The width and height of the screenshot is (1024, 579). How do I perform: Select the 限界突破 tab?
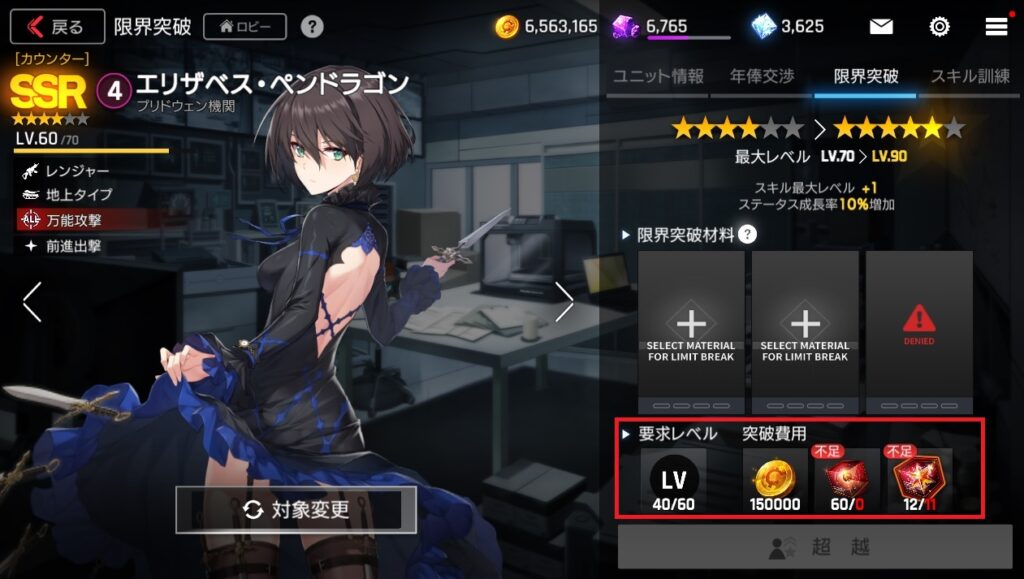click(x=865, y=76)
